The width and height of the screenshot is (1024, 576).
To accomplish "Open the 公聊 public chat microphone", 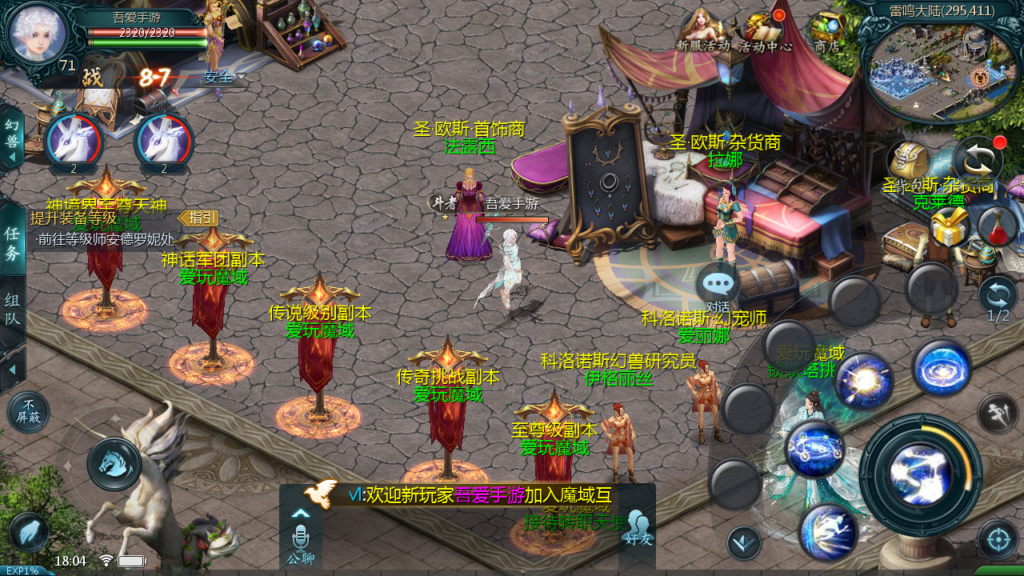I will point(300,535).
